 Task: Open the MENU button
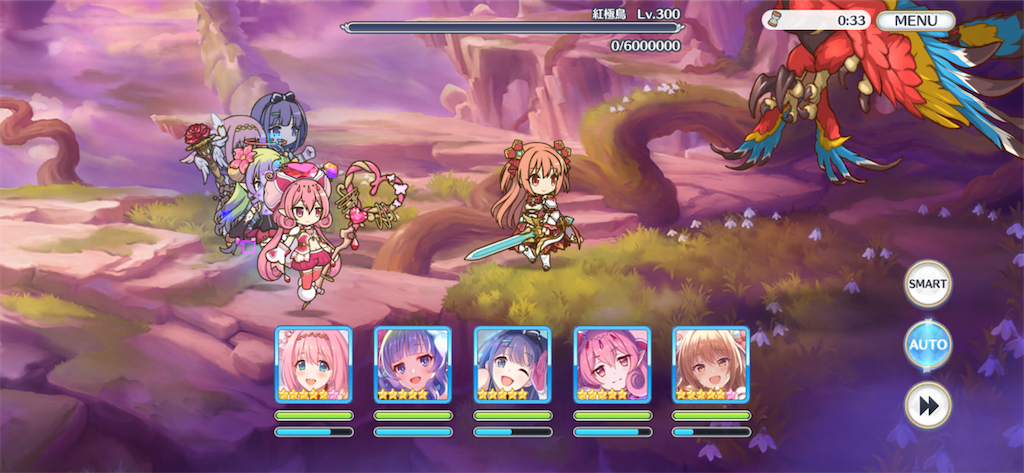(915, 20)
